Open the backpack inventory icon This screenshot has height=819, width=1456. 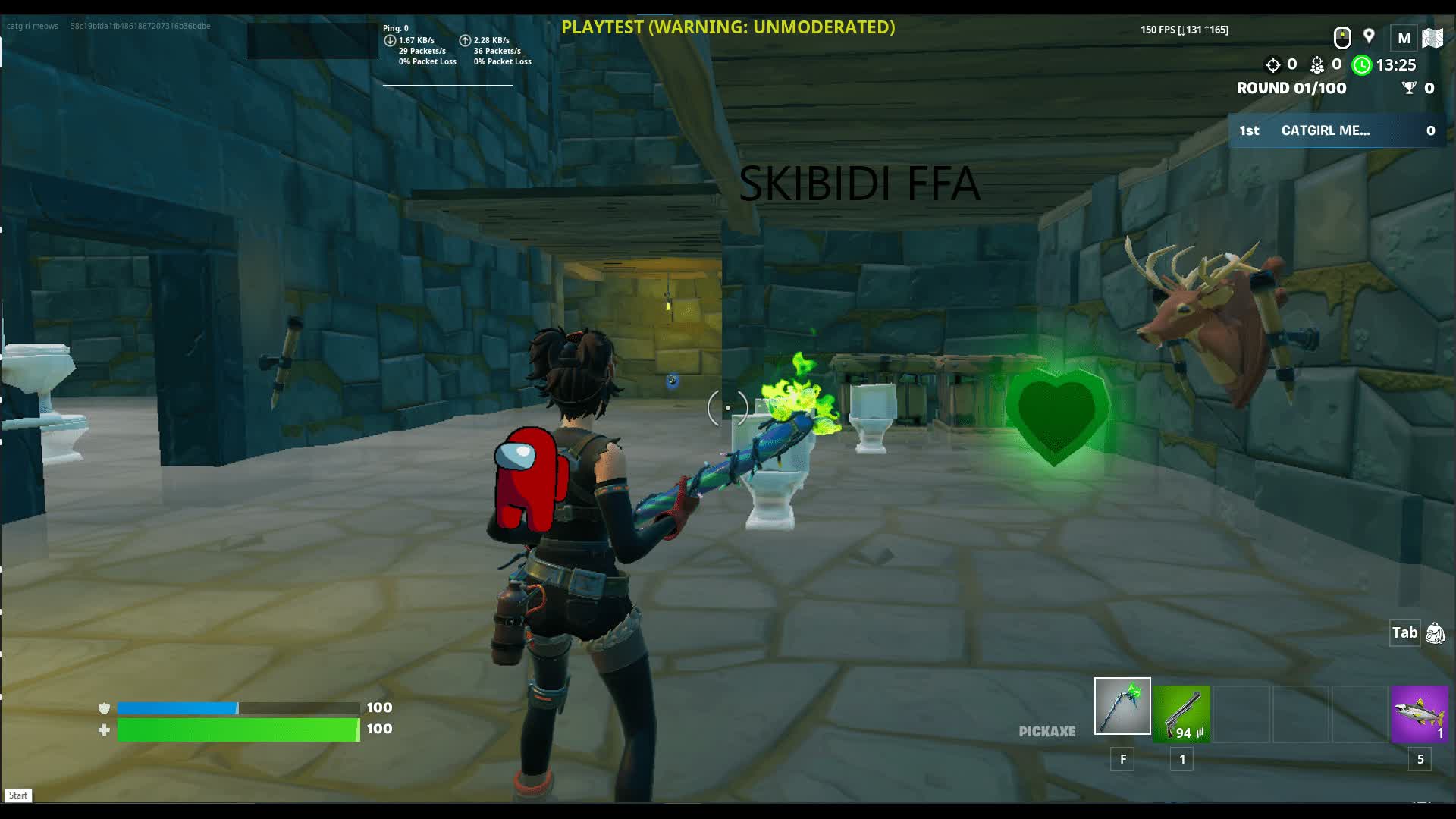coord(1435,633)
